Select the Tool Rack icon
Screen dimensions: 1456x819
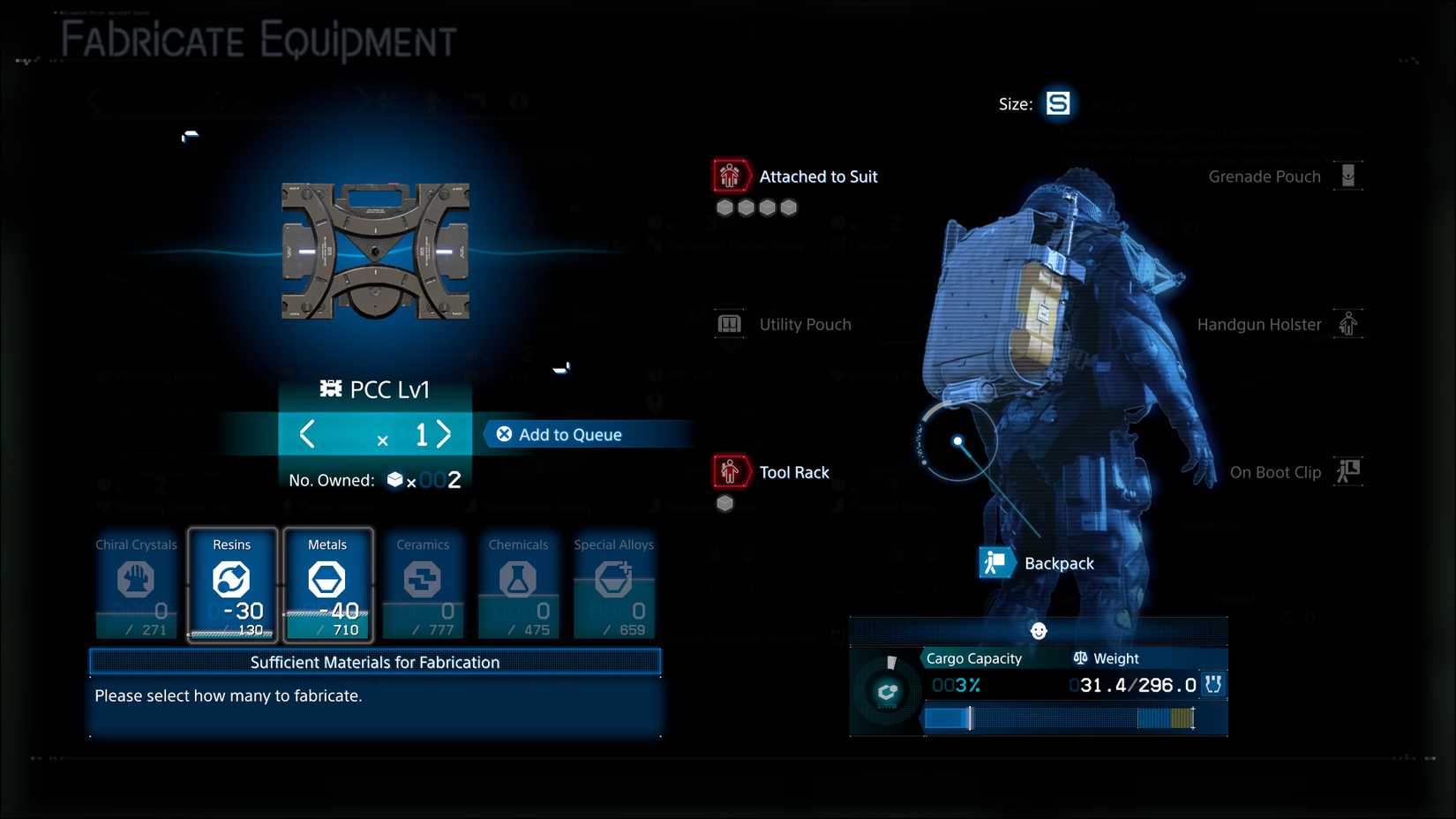click(x=729, y=471)
